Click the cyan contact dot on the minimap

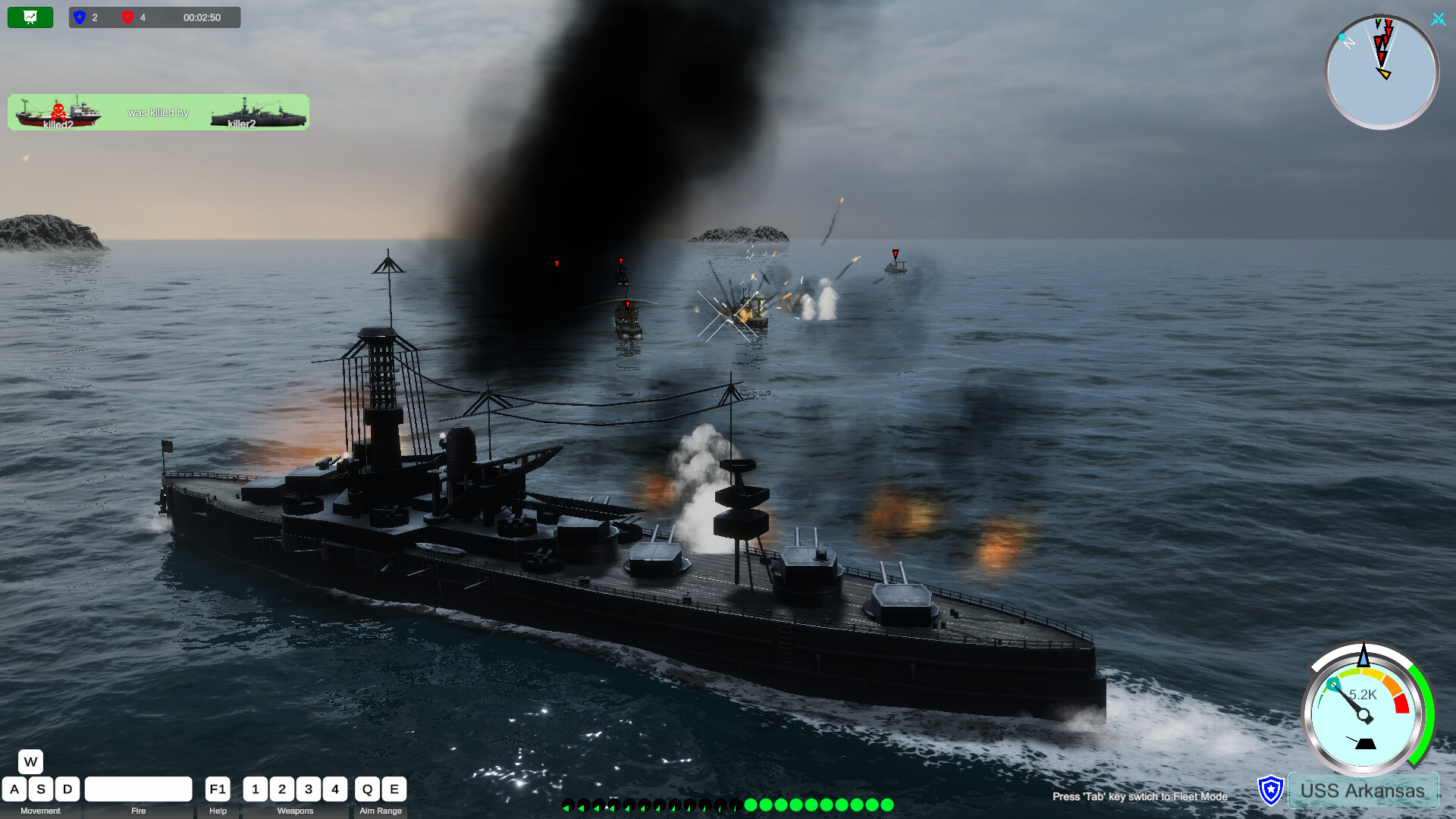click(x=1344, y=36)
